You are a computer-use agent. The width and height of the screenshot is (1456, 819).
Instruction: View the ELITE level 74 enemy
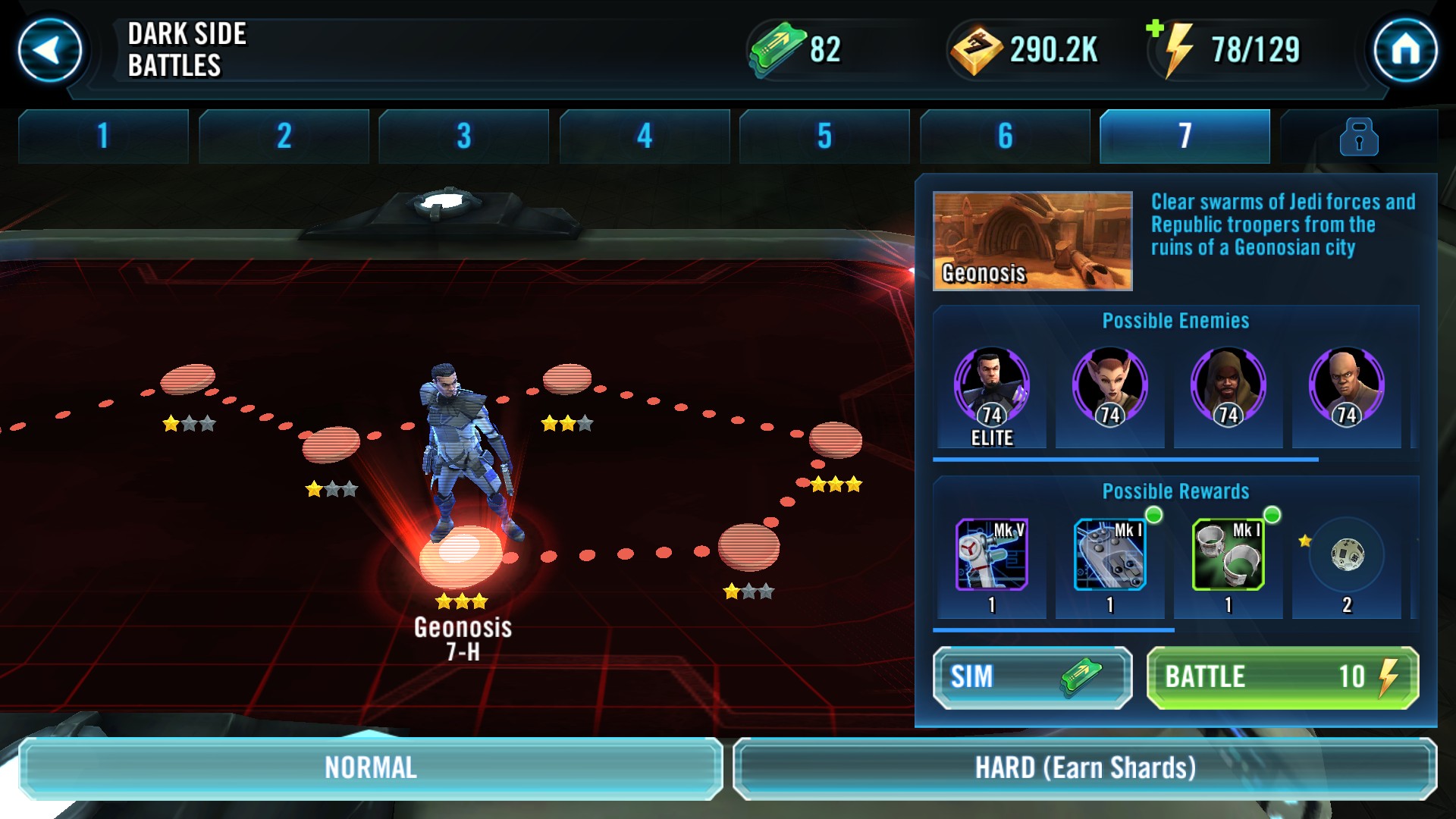[x=991, y=387]
